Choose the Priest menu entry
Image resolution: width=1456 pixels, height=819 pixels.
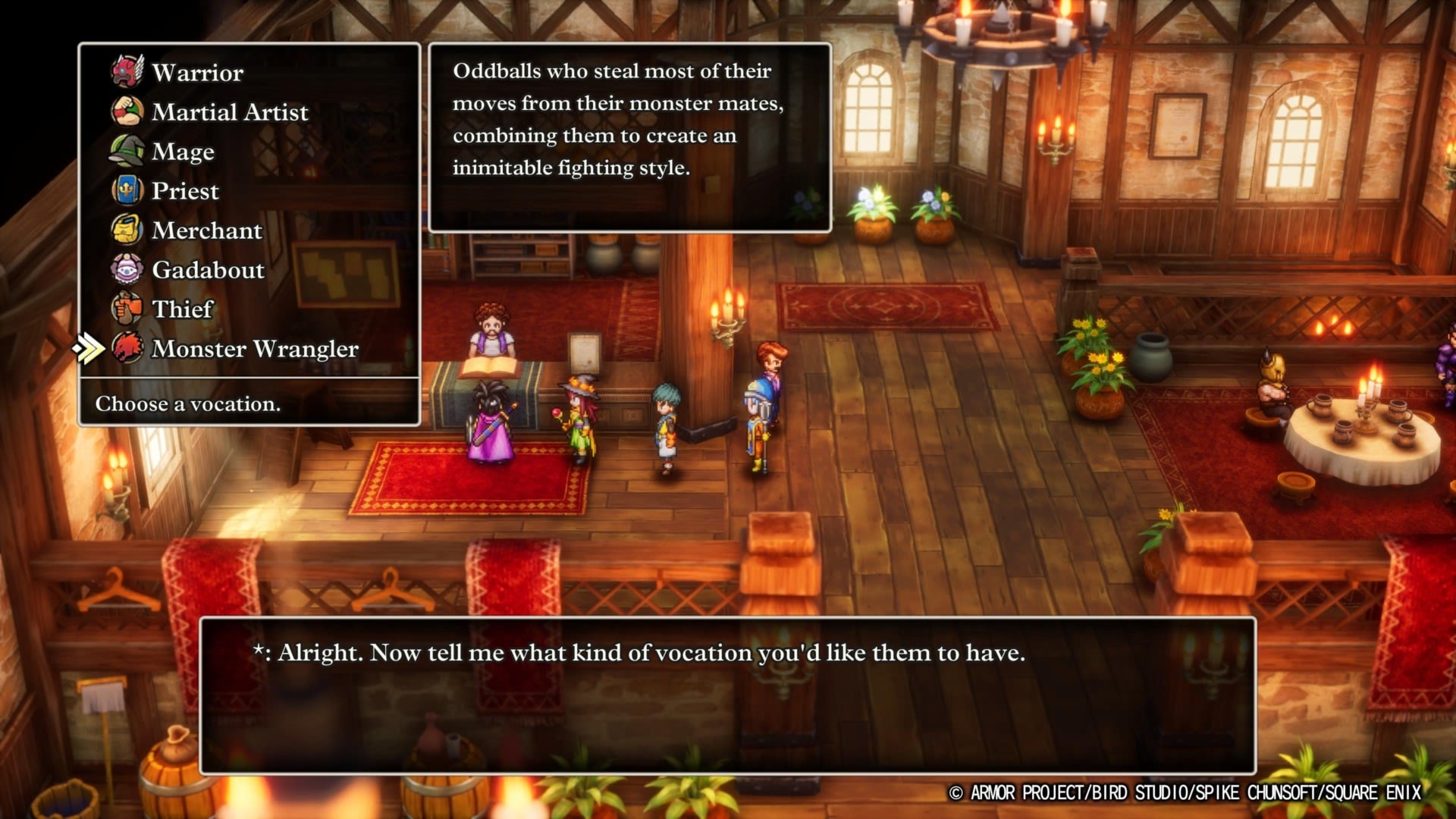(185, 191)
